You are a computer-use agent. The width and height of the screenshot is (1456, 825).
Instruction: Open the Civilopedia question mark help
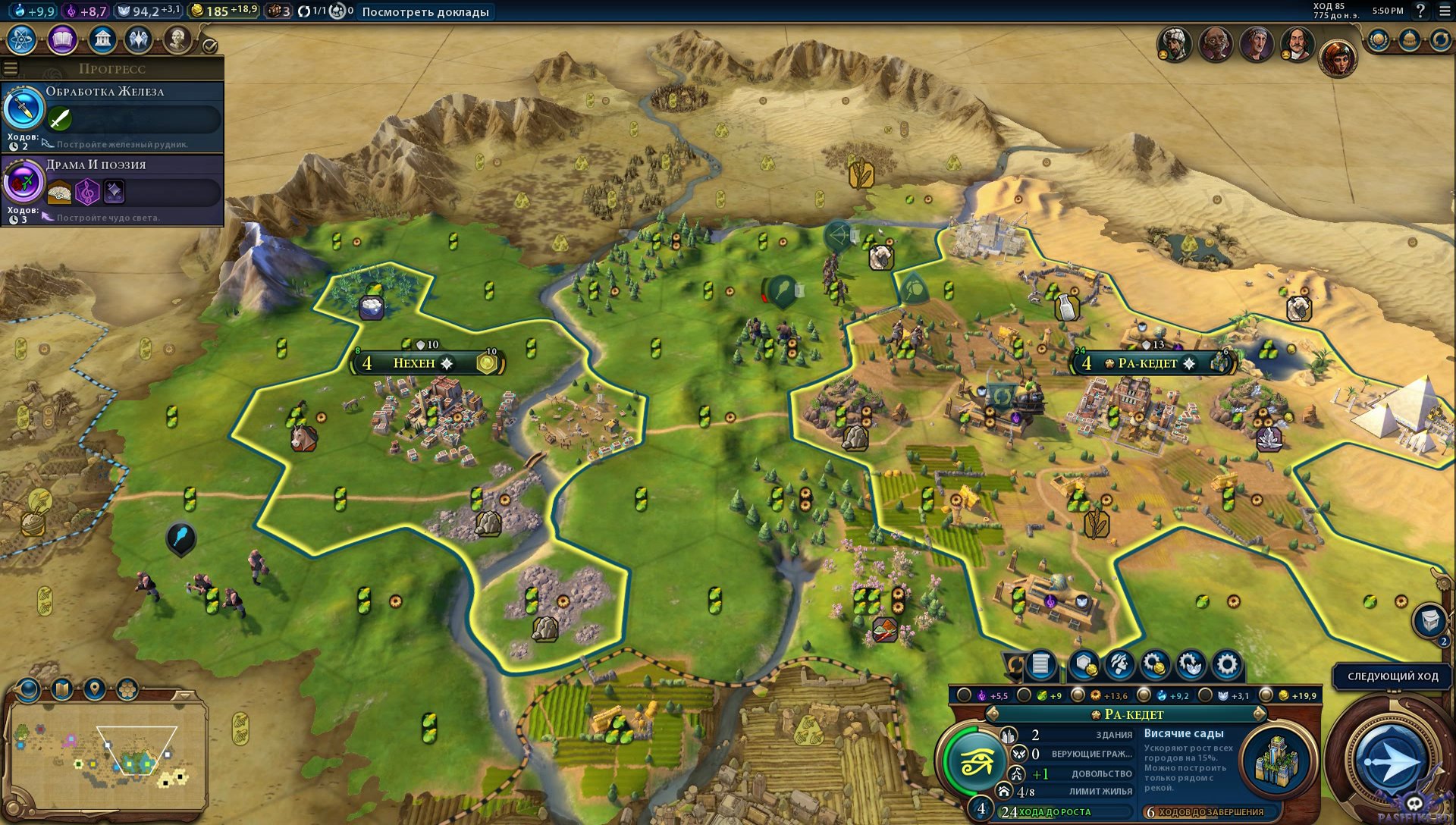tap(1420, 11)
